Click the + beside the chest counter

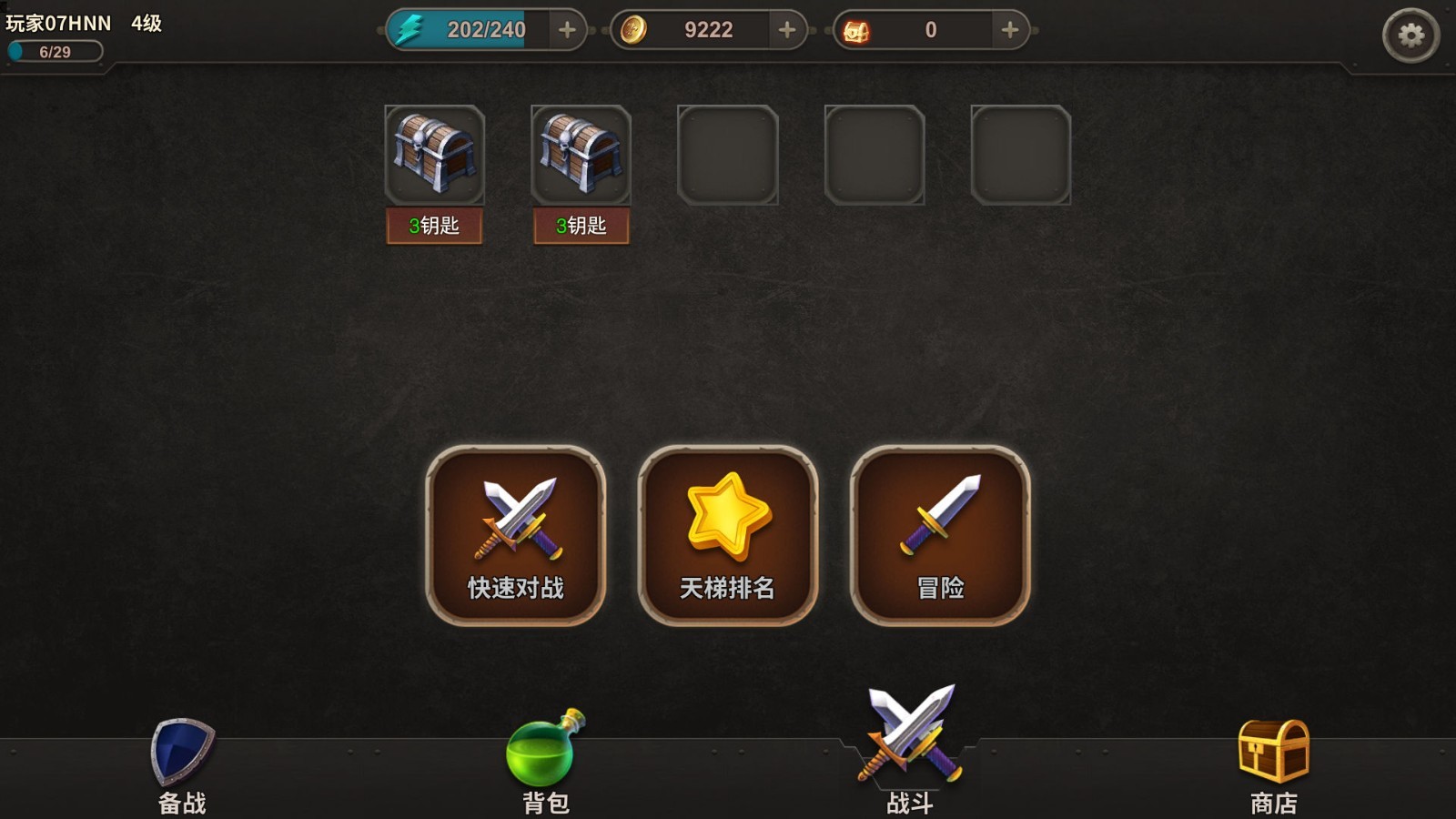1007,29
